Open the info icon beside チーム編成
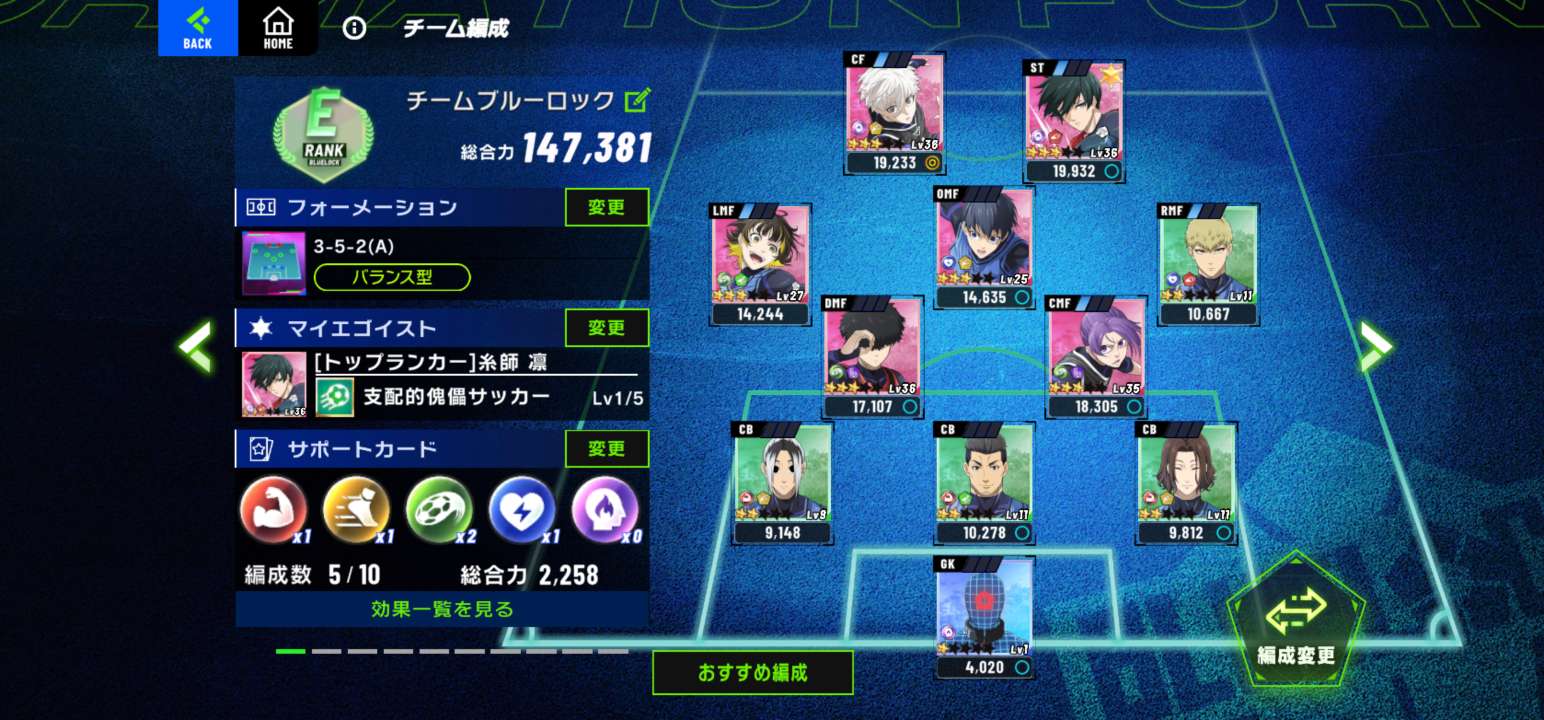Screen dimensions: 1544x720 pyautogui.click(x=354, y=28)
